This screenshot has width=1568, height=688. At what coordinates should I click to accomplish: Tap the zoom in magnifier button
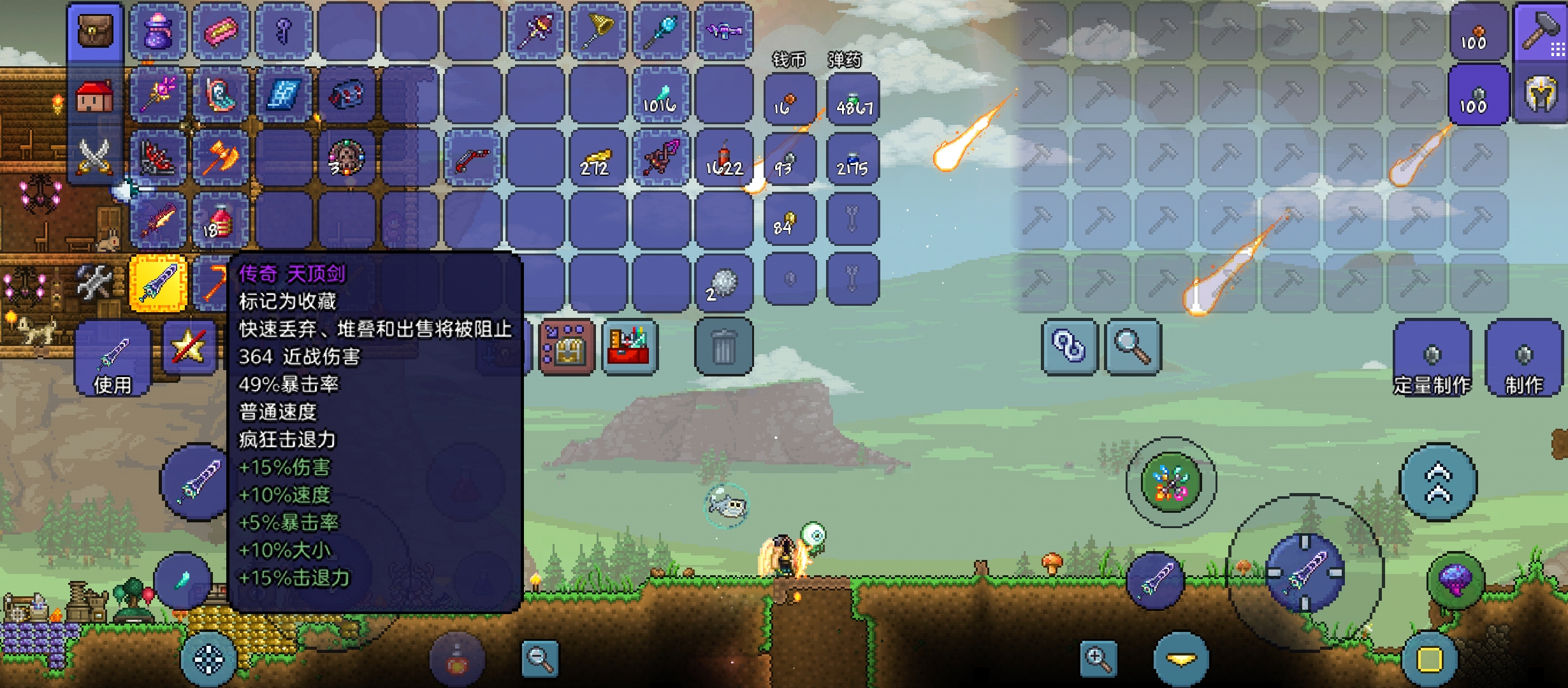[x=1098, y=659]
